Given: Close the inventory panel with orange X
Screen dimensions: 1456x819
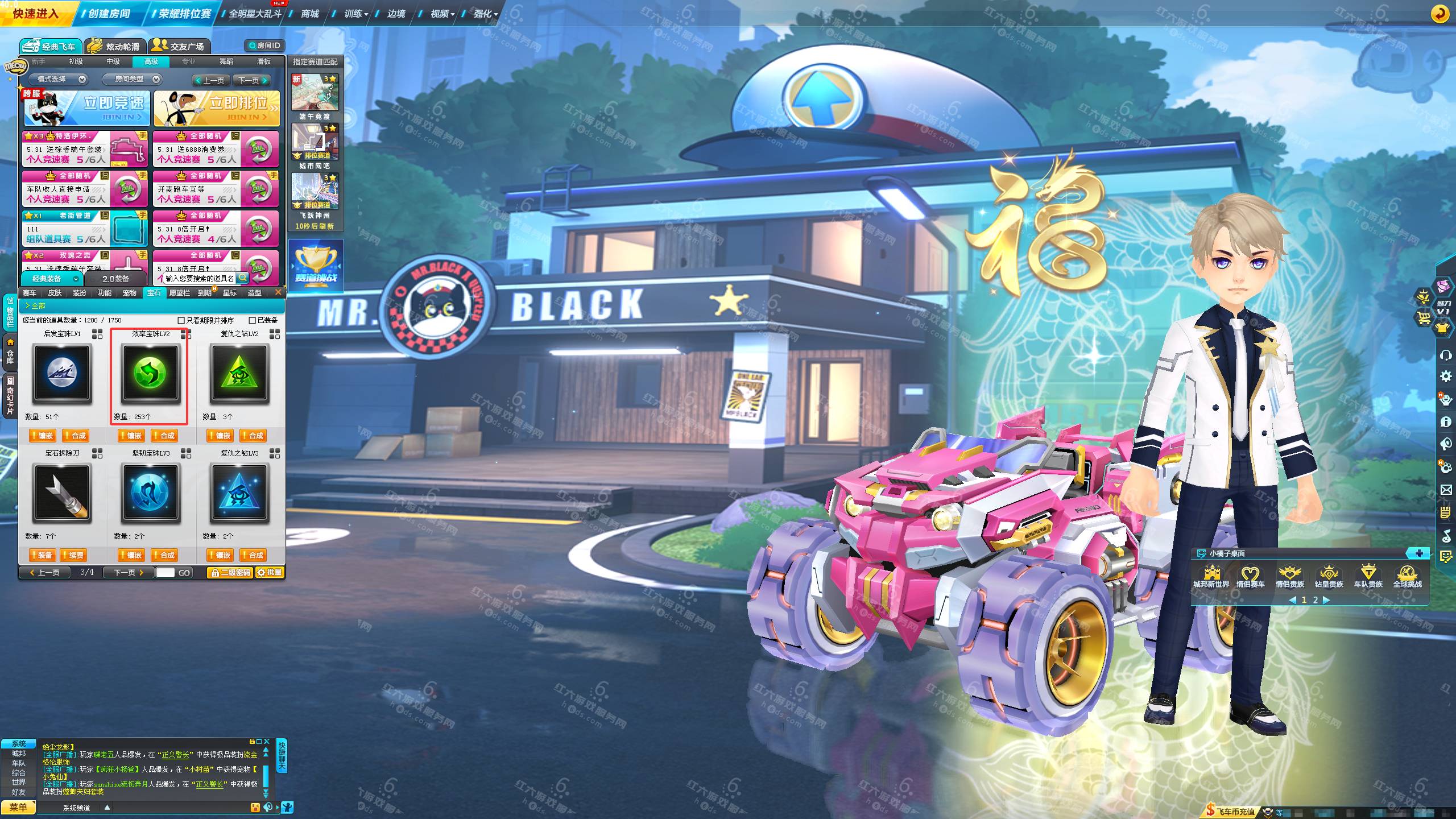Looking at the screenshot, I should click(x=278, y=292).
